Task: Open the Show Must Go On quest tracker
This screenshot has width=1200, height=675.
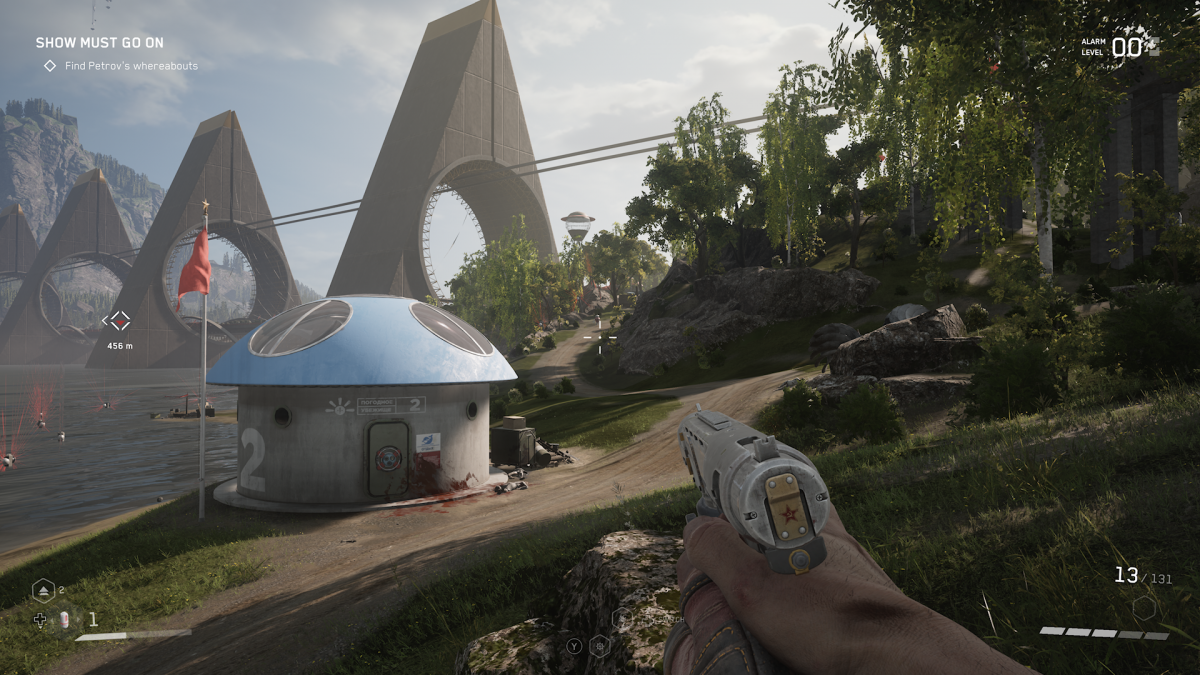Action: [100, 43]
